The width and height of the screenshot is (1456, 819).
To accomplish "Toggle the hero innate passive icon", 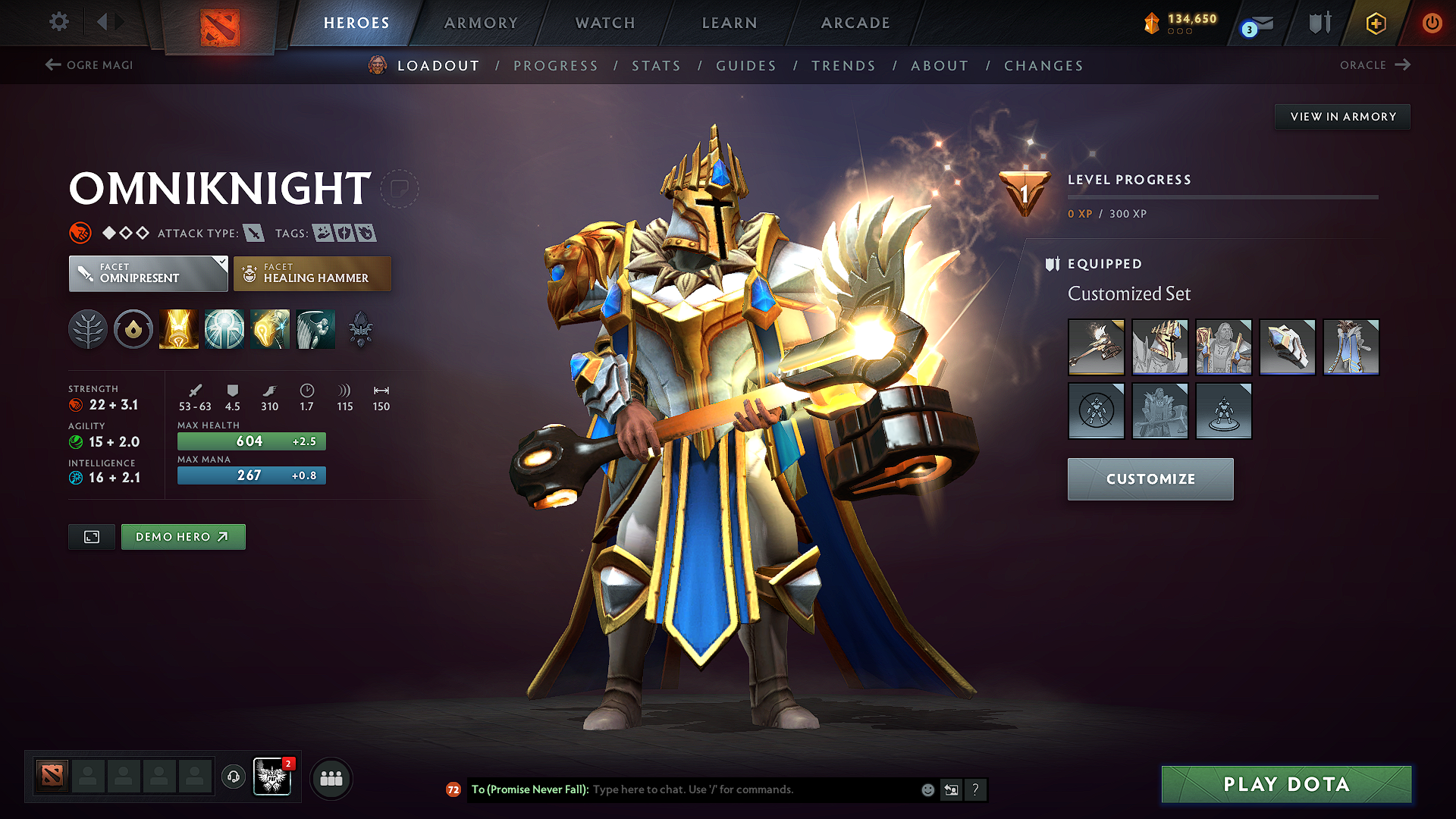I will pyautogui.click(x=88, y=328).
